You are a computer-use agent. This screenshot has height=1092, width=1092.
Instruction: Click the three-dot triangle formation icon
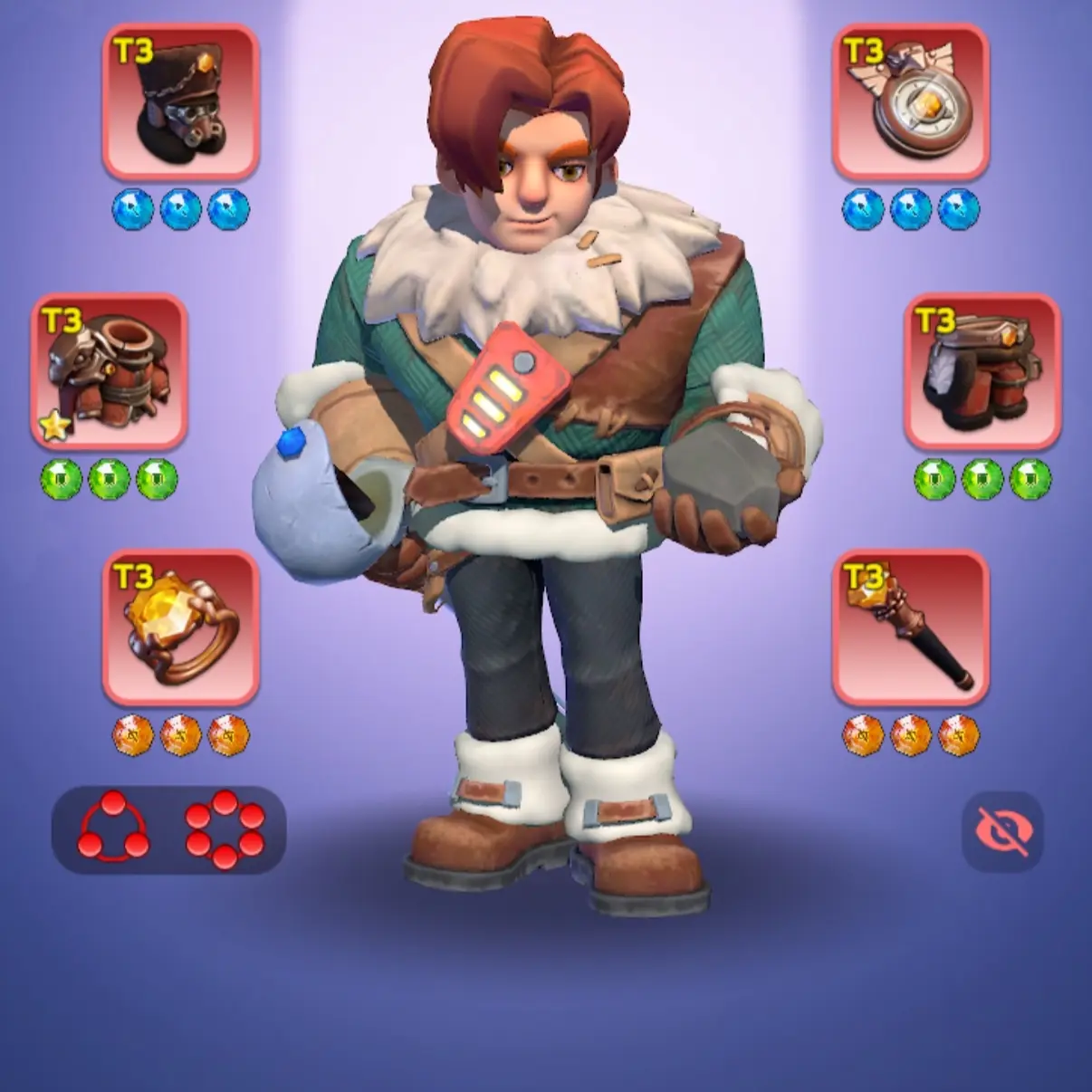113,827
